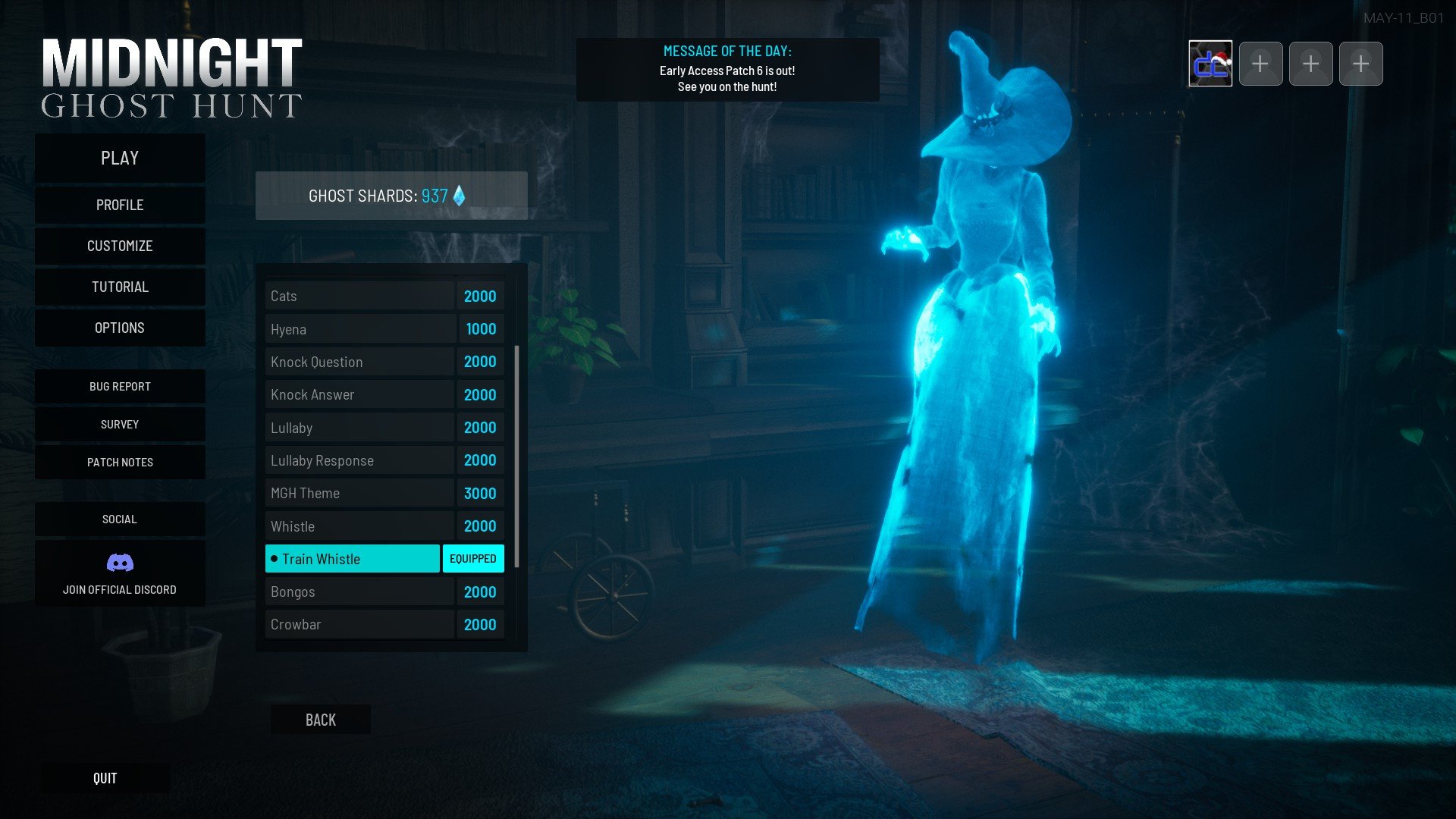The width and height of the screenshot is (1456, 819).
Task: Go back with the BACK button
Action: 320,720
